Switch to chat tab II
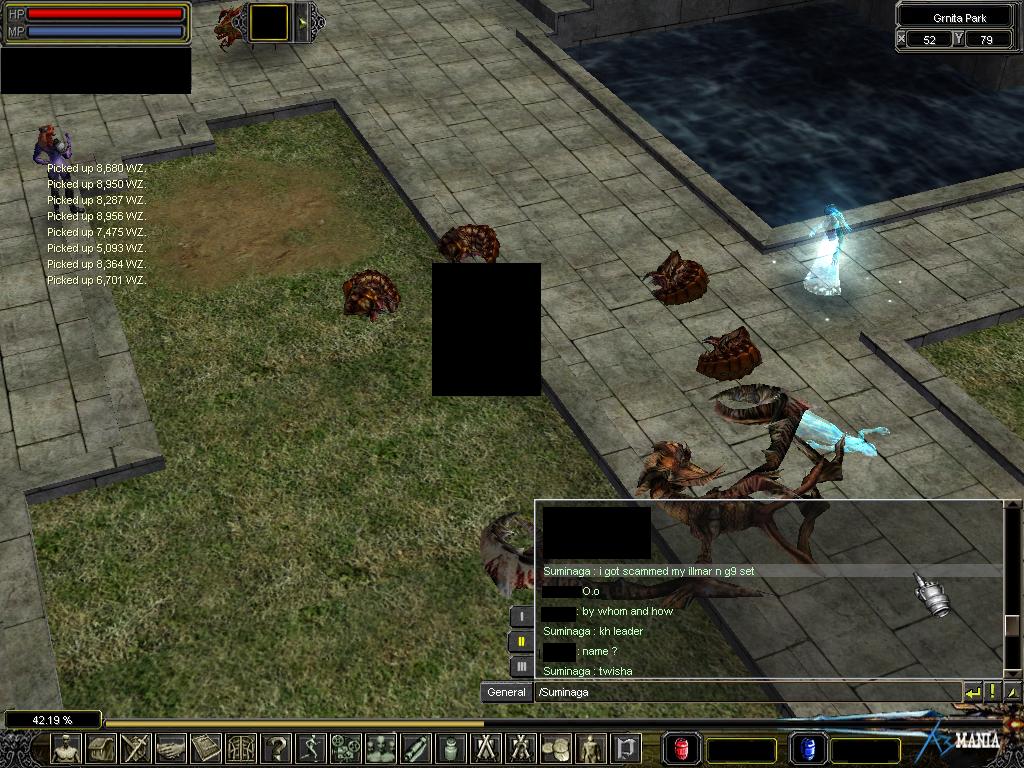 pos(520,642)
